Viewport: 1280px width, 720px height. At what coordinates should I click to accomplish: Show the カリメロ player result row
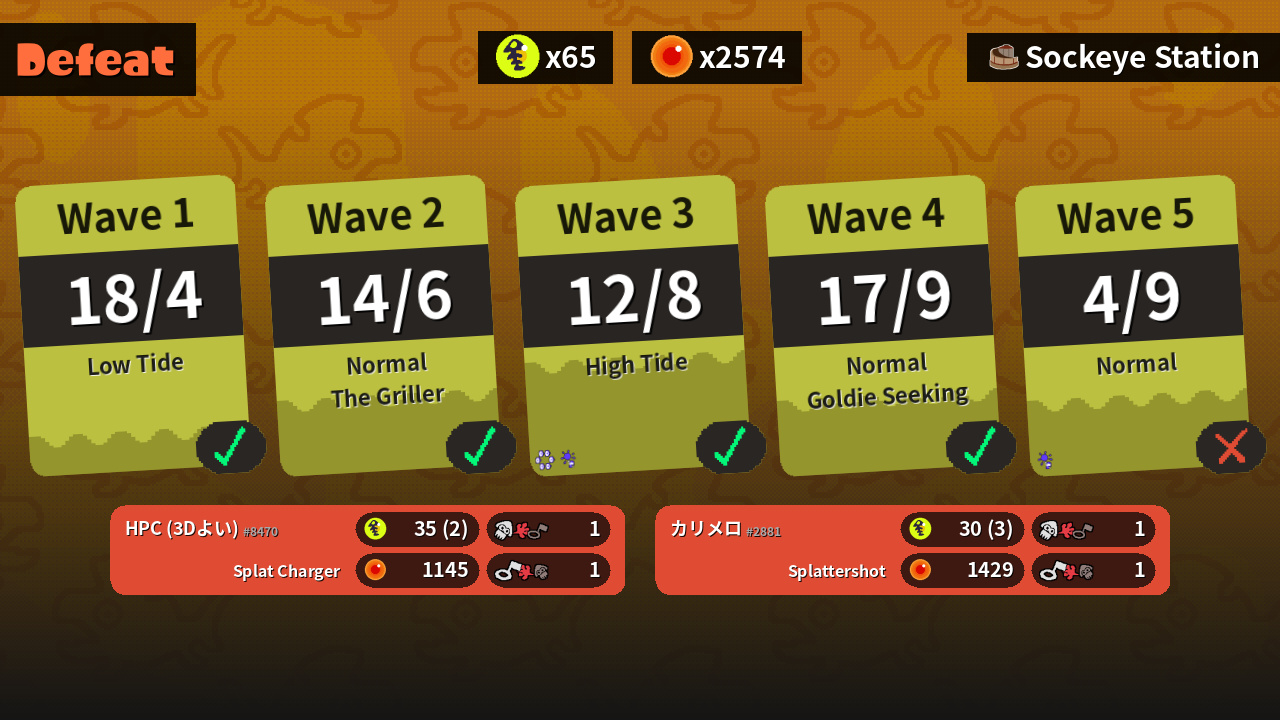coord(912,550)
